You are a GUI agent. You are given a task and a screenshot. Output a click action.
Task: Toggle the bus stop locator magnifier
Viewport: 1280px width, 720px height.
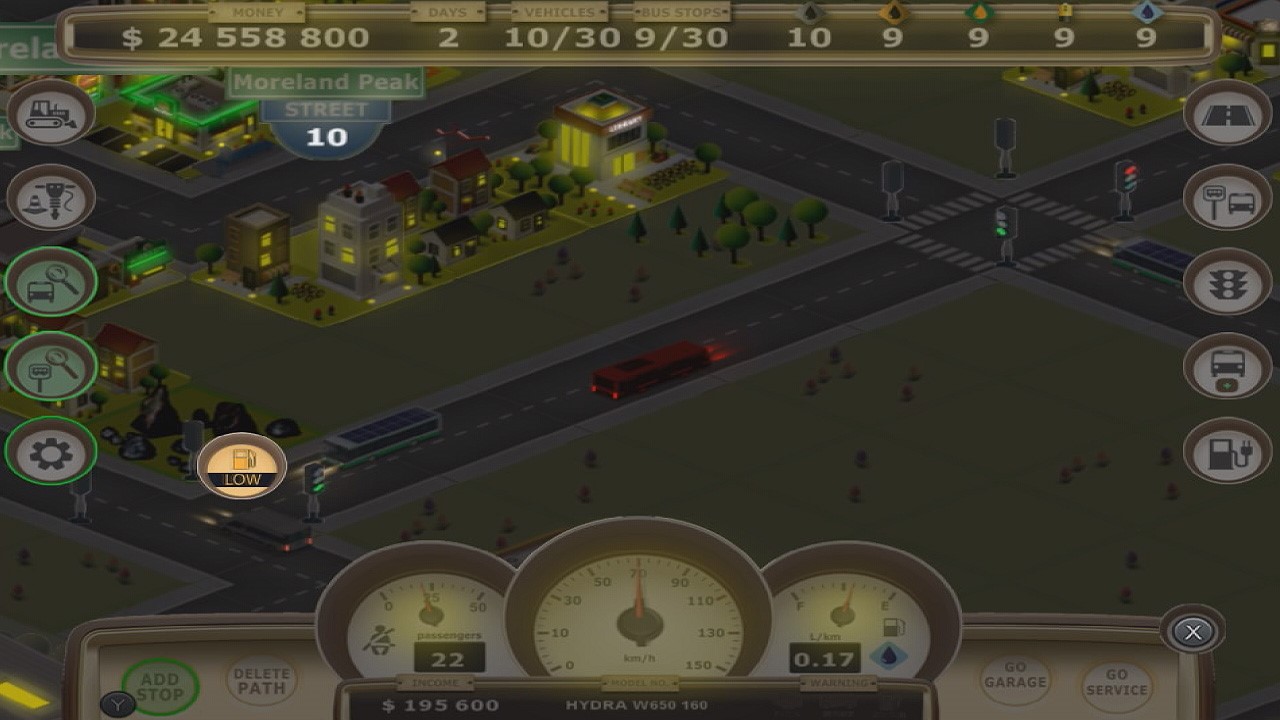tap(50, 367)
